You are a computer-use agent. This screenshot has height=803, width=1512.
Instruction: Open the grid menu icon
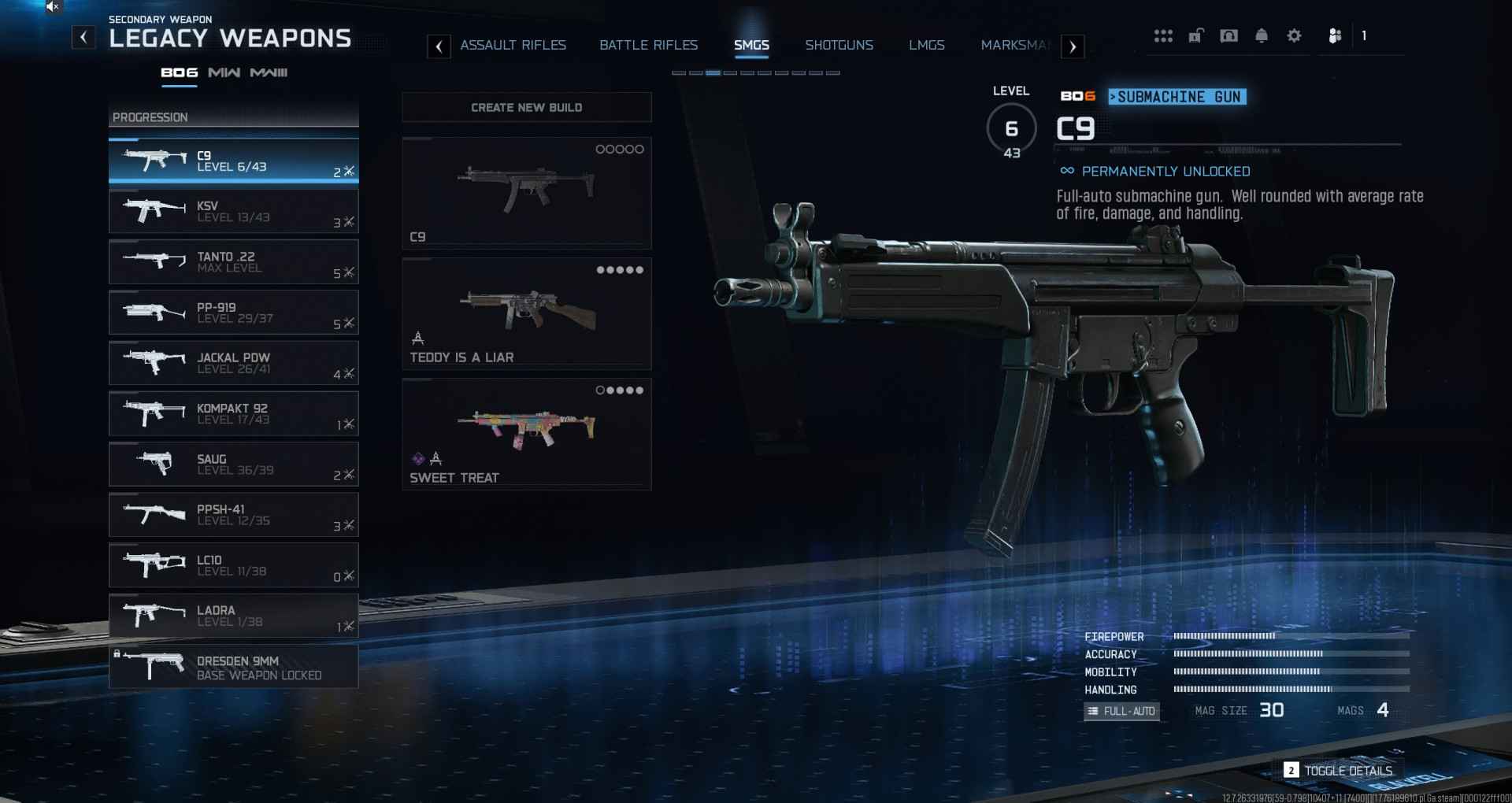(1163, 36)
